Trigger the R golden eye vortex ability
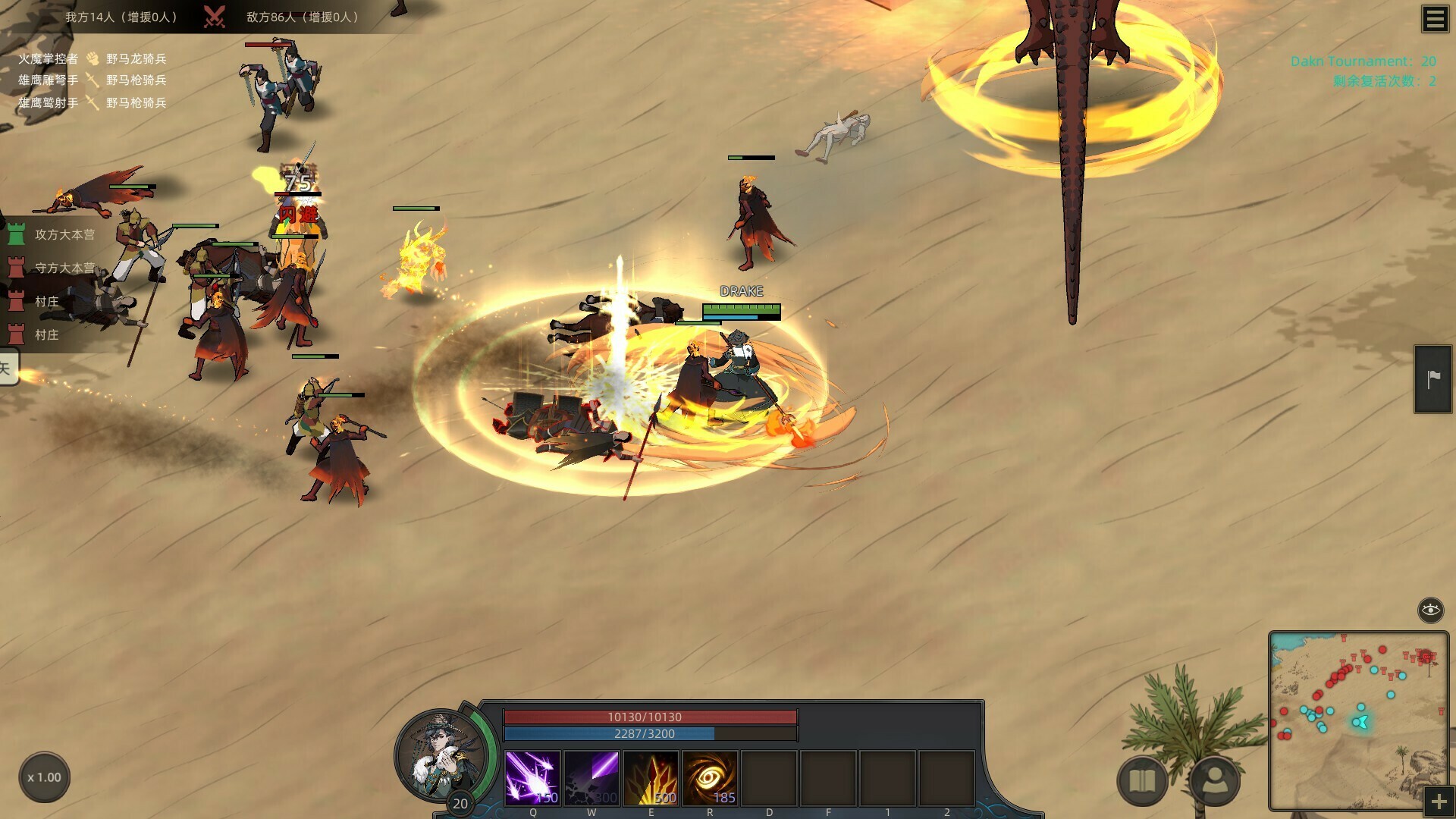 pos(710,775)
